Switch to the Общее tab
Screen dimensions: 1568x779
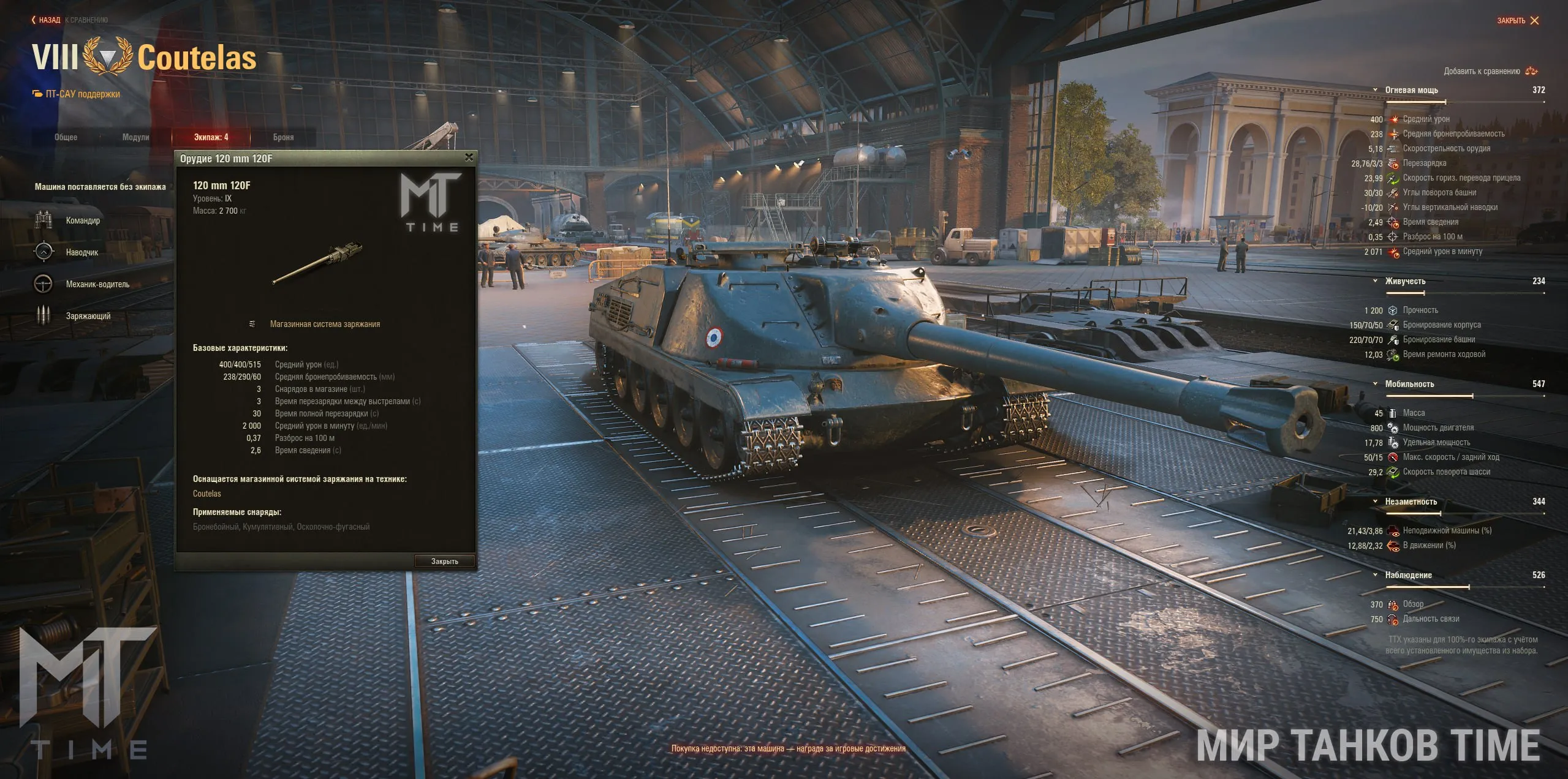point(66,137)
